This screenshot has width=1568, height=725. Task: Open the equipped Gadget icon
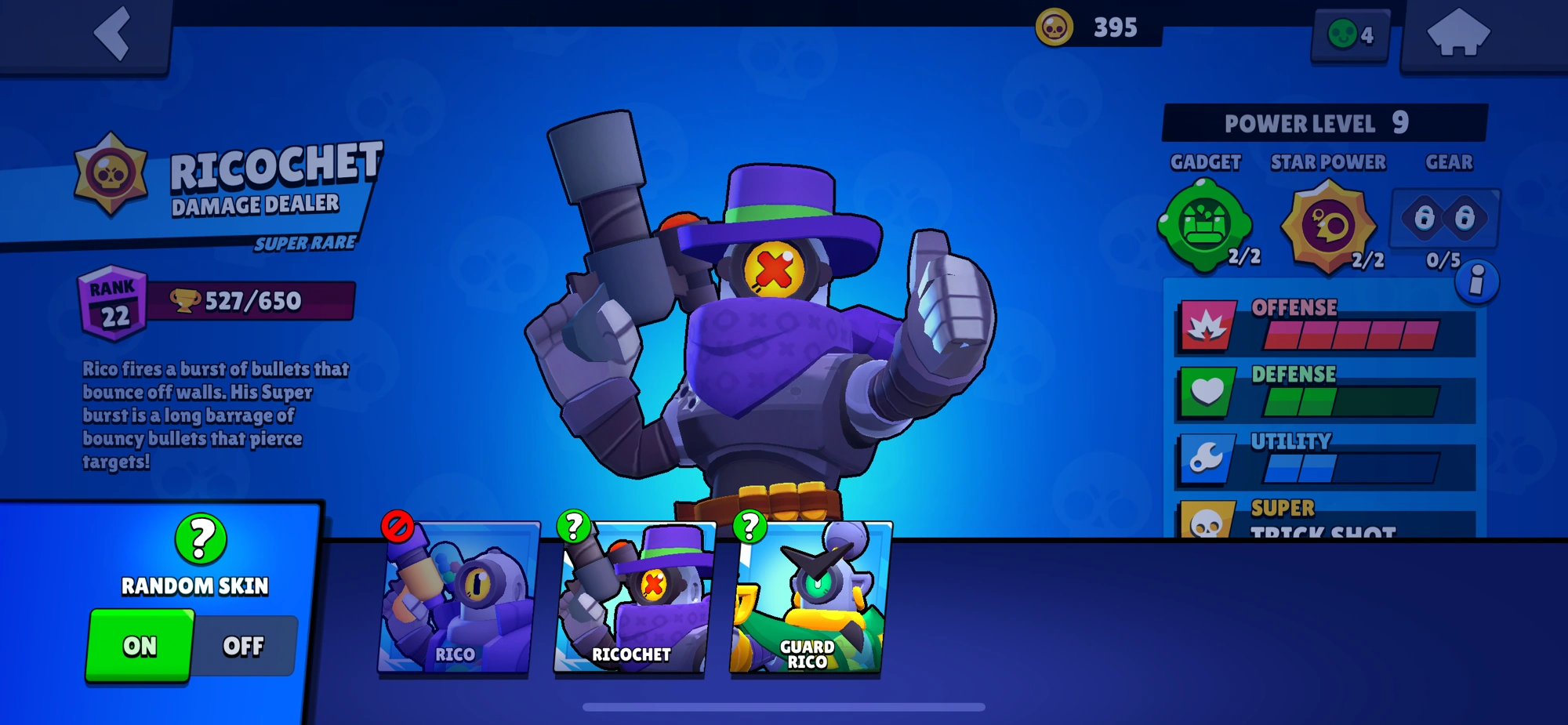point(1206,225)
